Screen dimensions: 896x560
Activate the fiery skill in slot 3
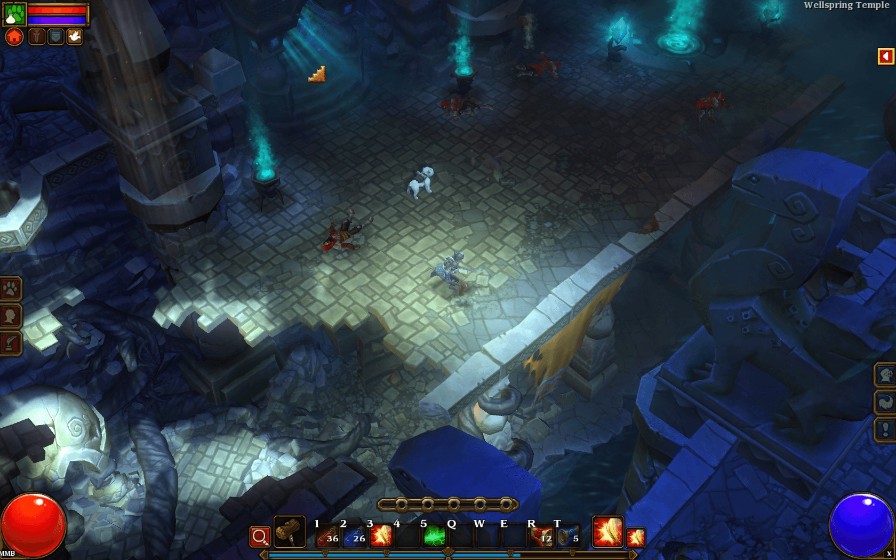click(x=381, y=537)
